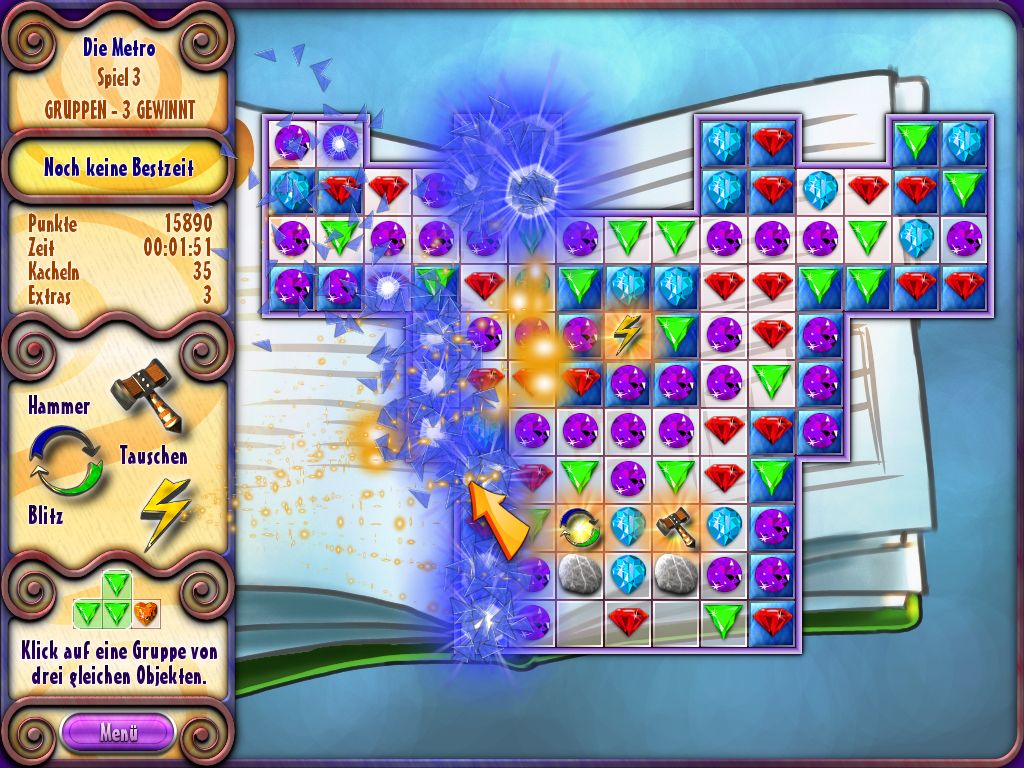Choose the blue diamond between the two gray stones

pyautogui.click(x=627, y=574)
